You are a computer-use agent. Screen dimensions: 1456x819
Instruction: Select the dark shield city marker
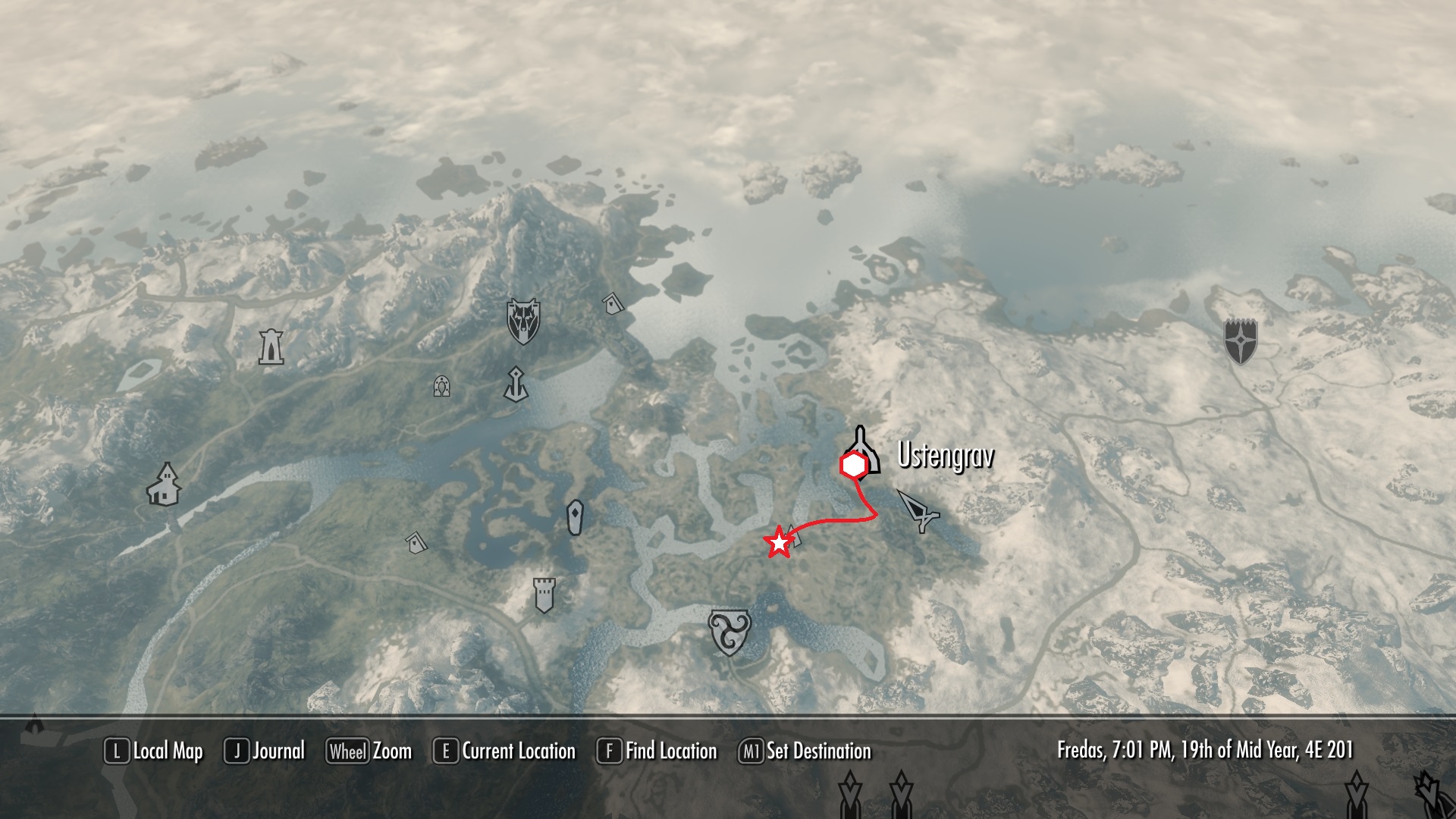[x=1241, y=341]
